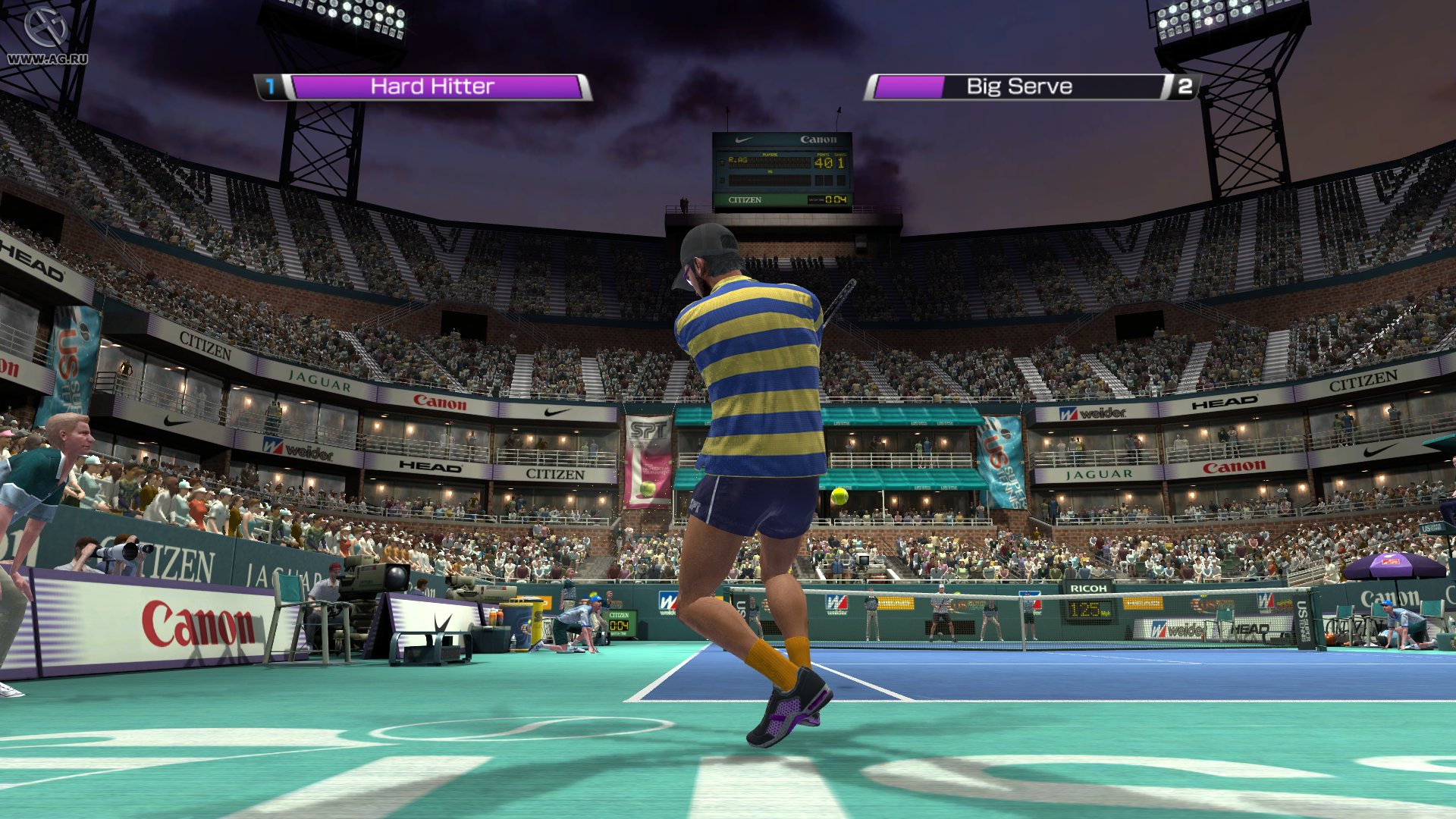Image resolution: width=1456 pixels, height=819 pixels.
Task: Select player 1's Hard Hitter style gauge
Action: pos(433,87)
